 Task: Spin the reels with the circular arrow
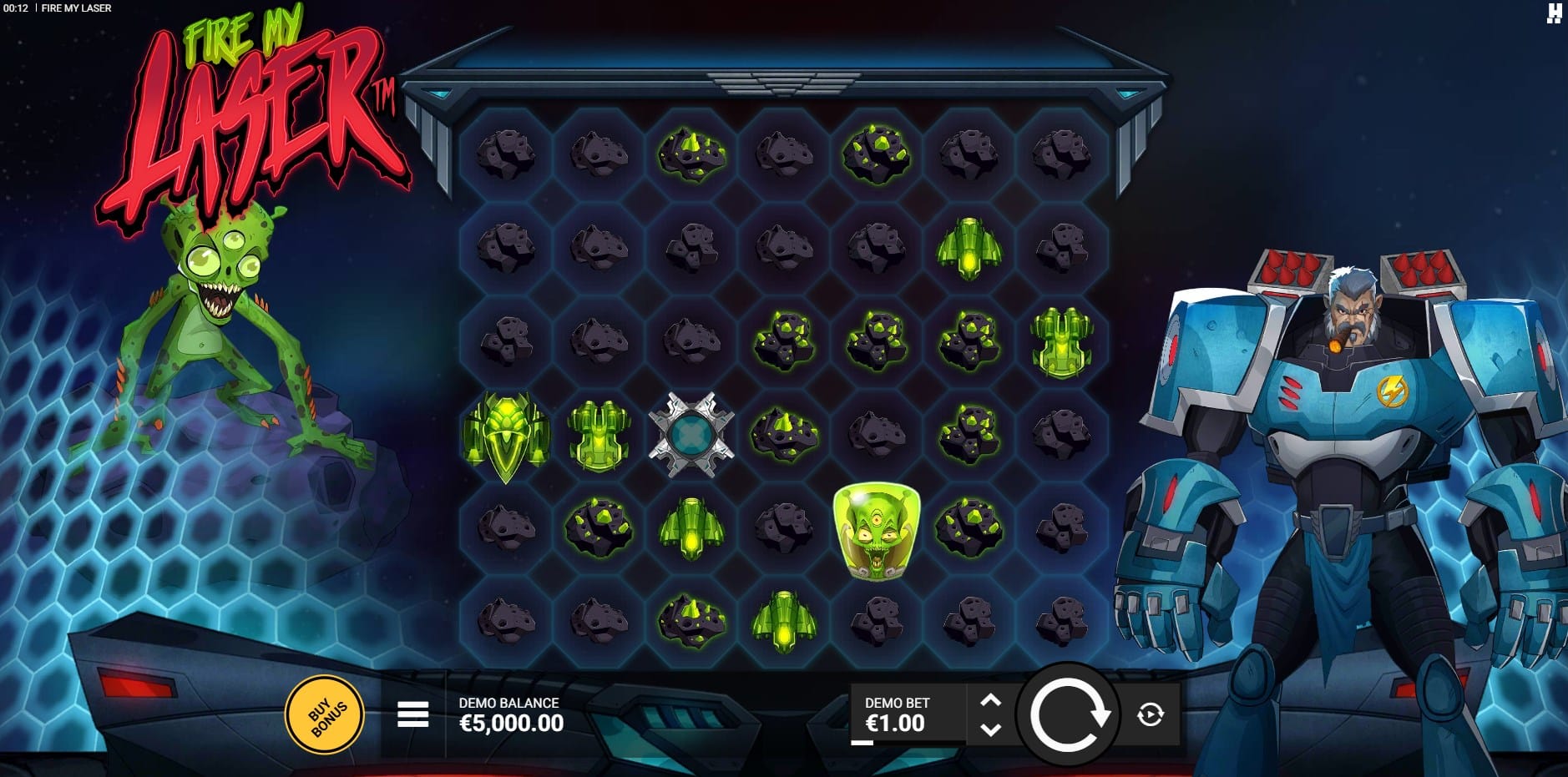pos(1069,714)
